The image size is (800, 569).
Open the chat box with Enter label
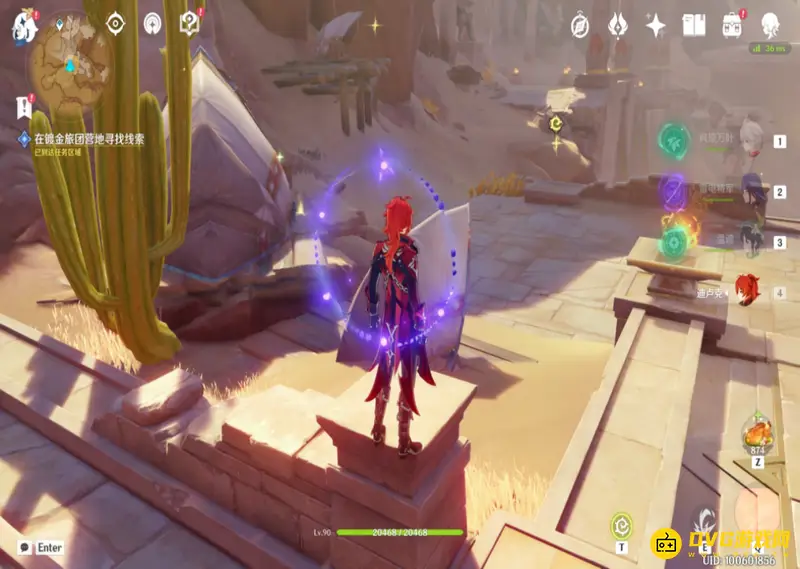coord(40,548)
